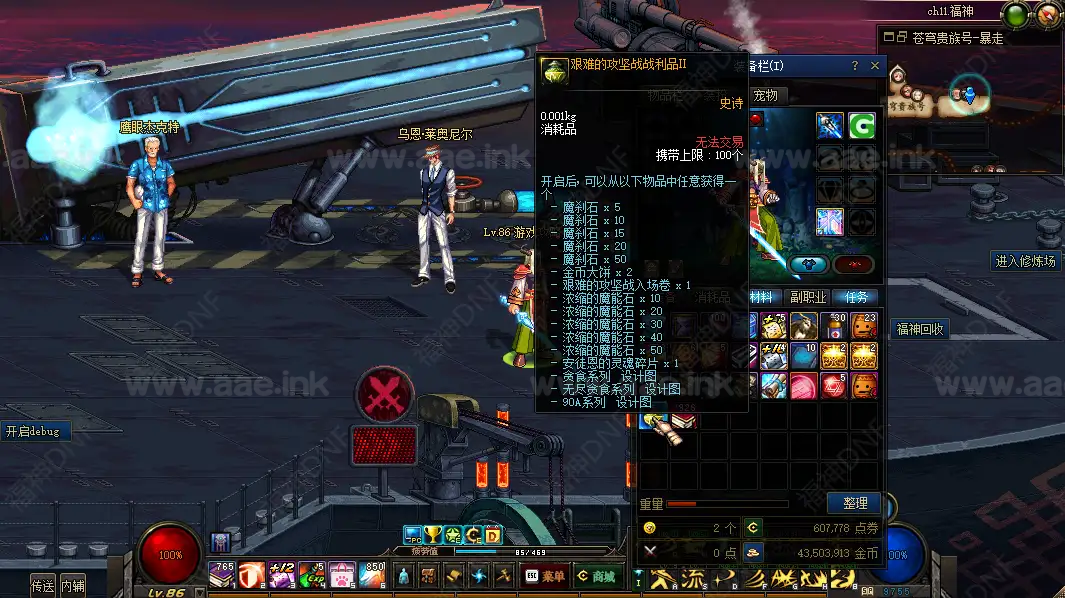Screen dimensions: 1065x598
Task: Select the green G equipment slot
Action: coord(862,126)
